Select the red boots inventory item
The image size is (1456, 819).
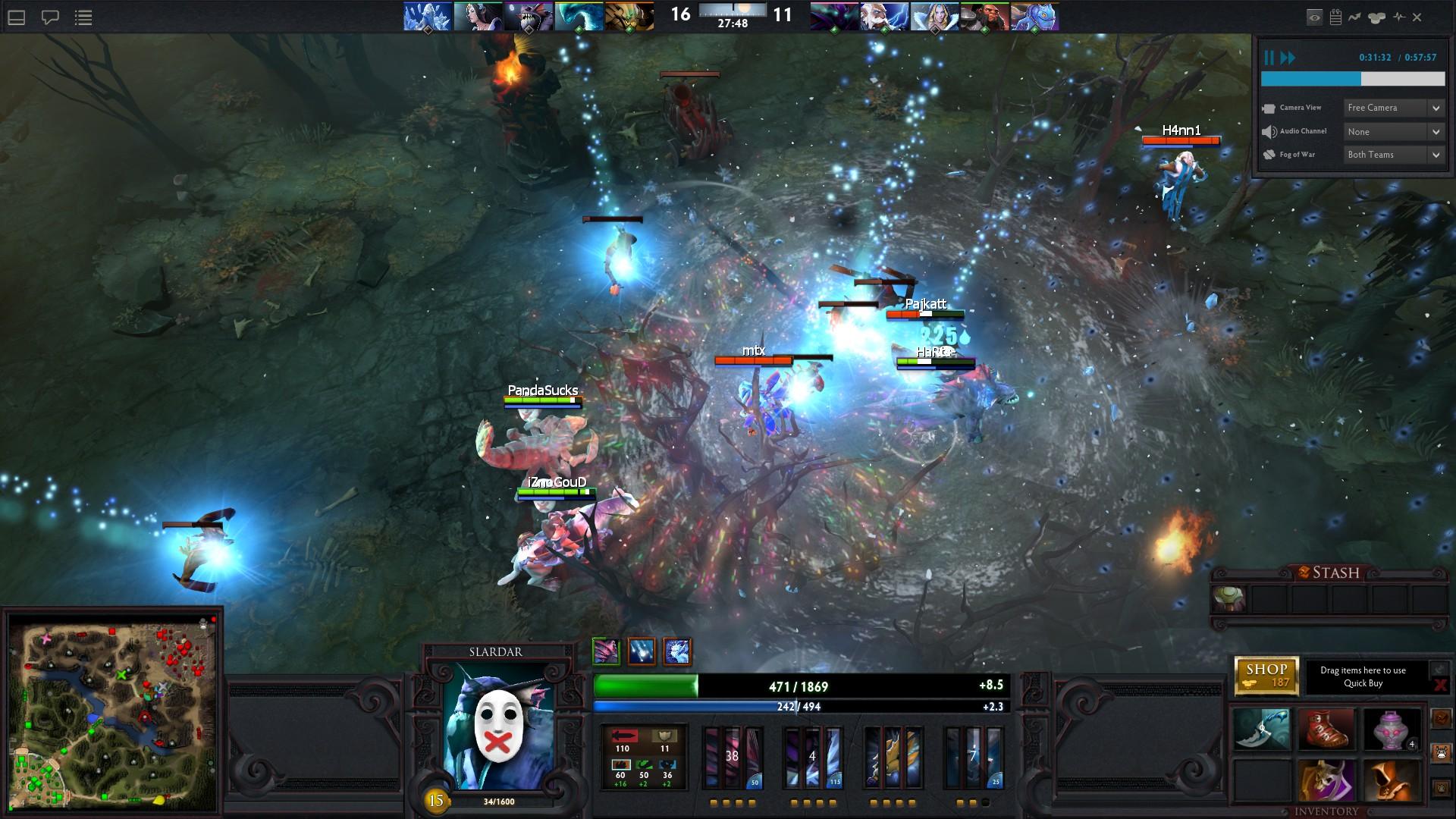tap(1326, 729)
